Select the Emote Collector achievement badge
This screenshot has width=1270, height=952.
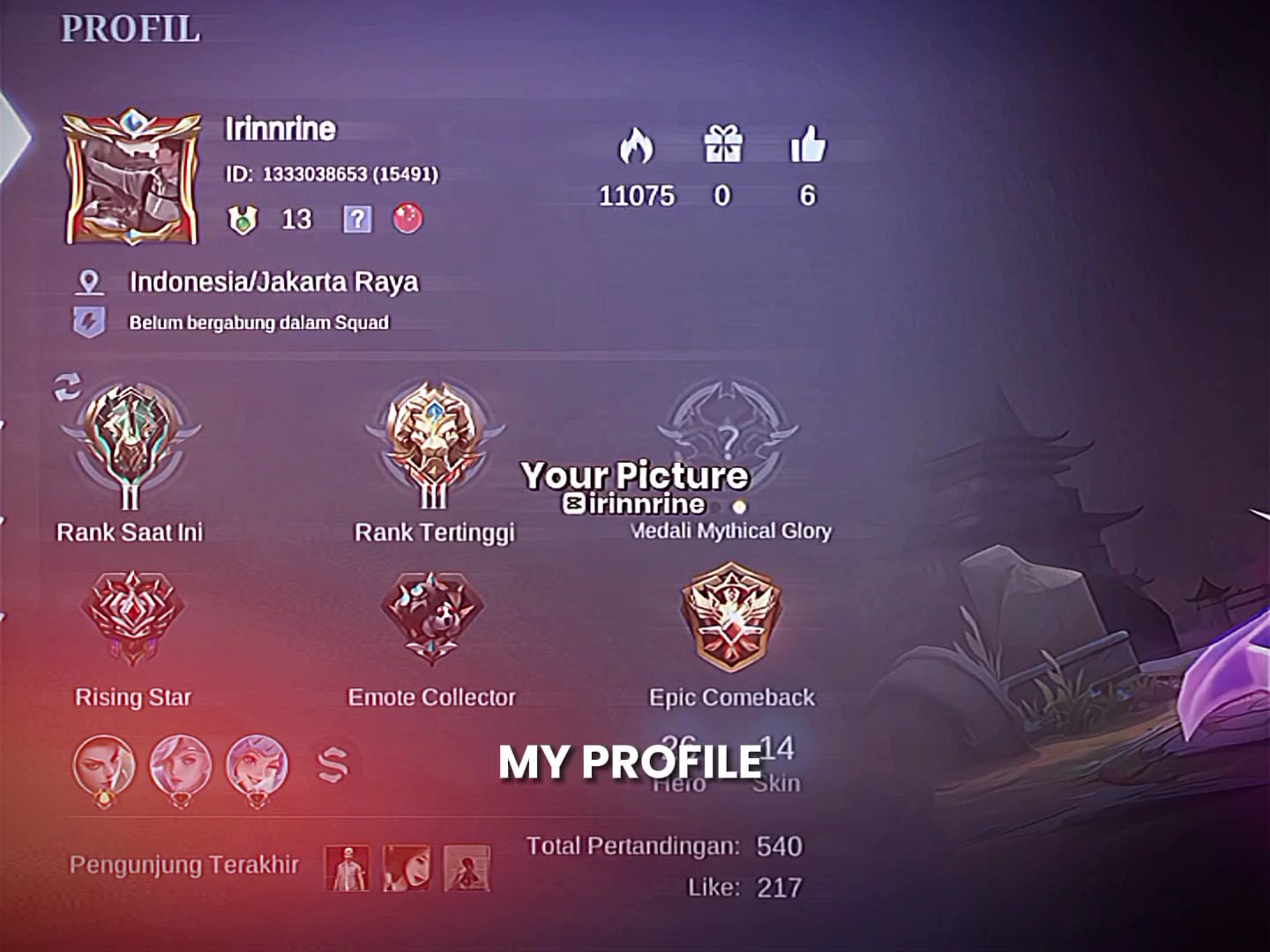431,617
